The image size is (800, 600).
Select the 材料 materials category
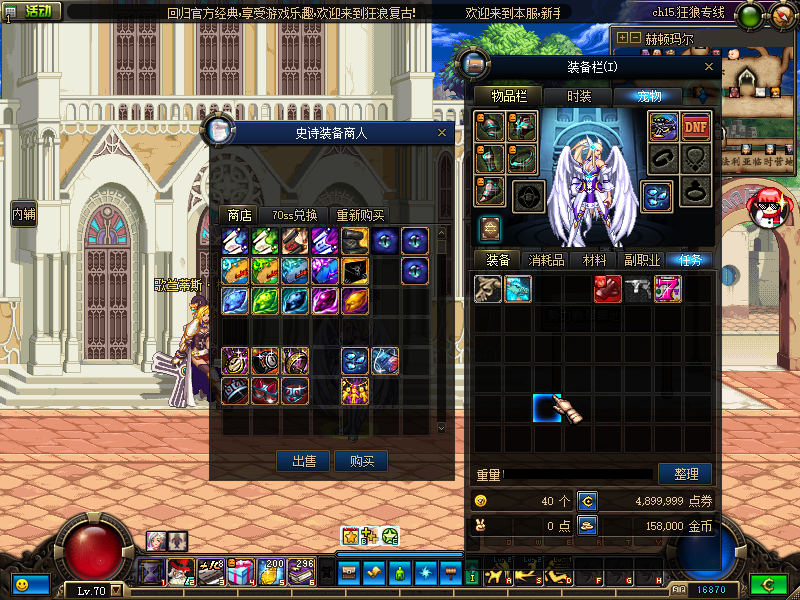(595, 260)
